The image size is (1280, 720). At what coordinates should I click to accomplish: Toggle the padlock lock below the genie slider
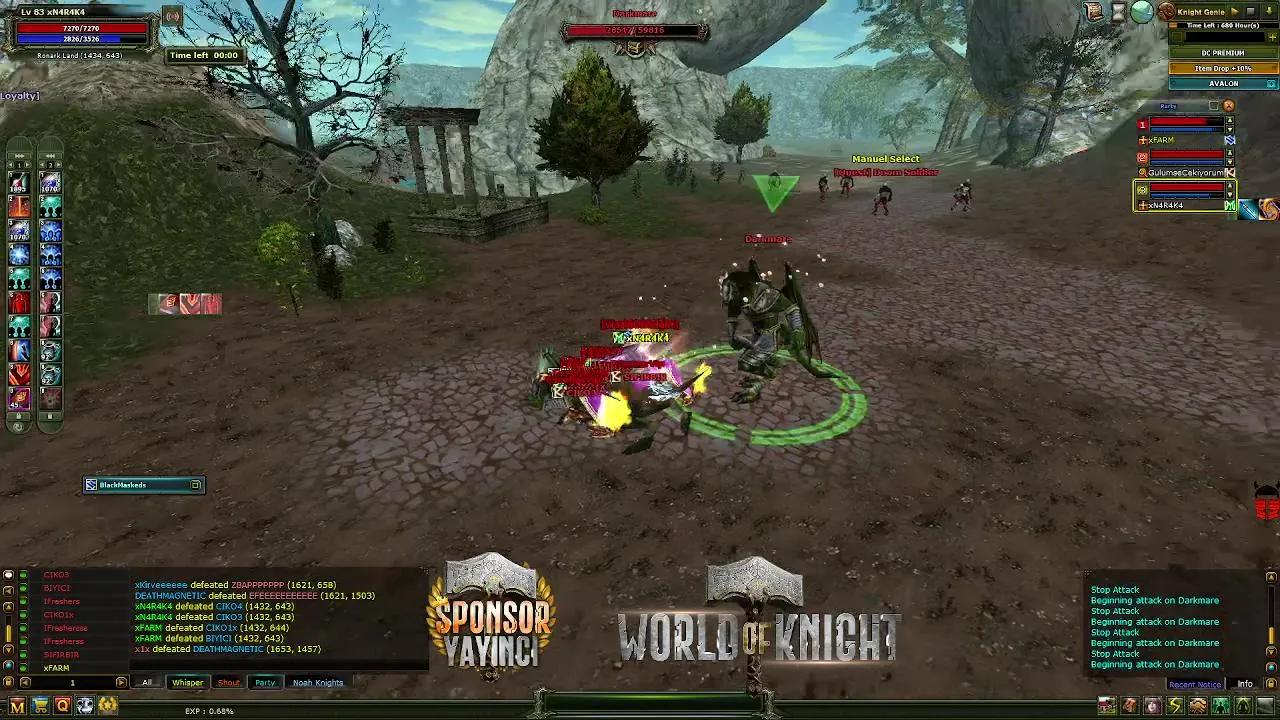pos(1178,36)
